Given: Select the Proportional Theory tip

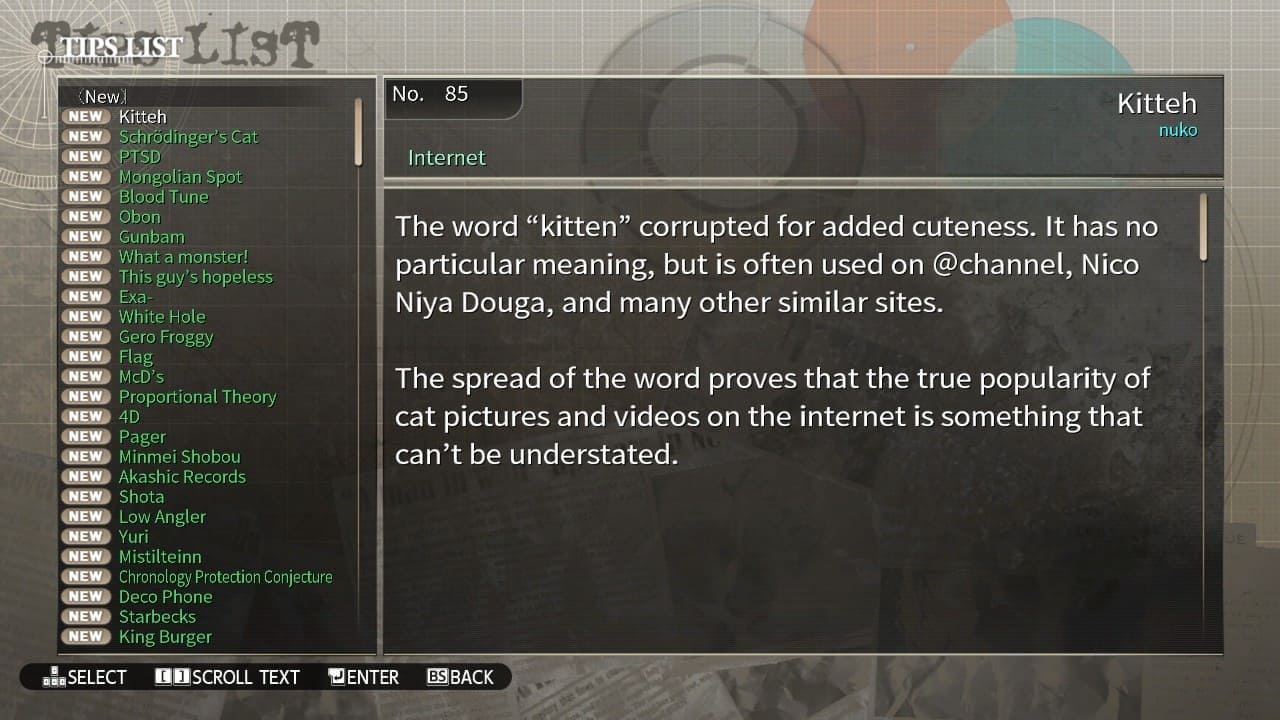Looking at the screenshot, I should [197, 397].
